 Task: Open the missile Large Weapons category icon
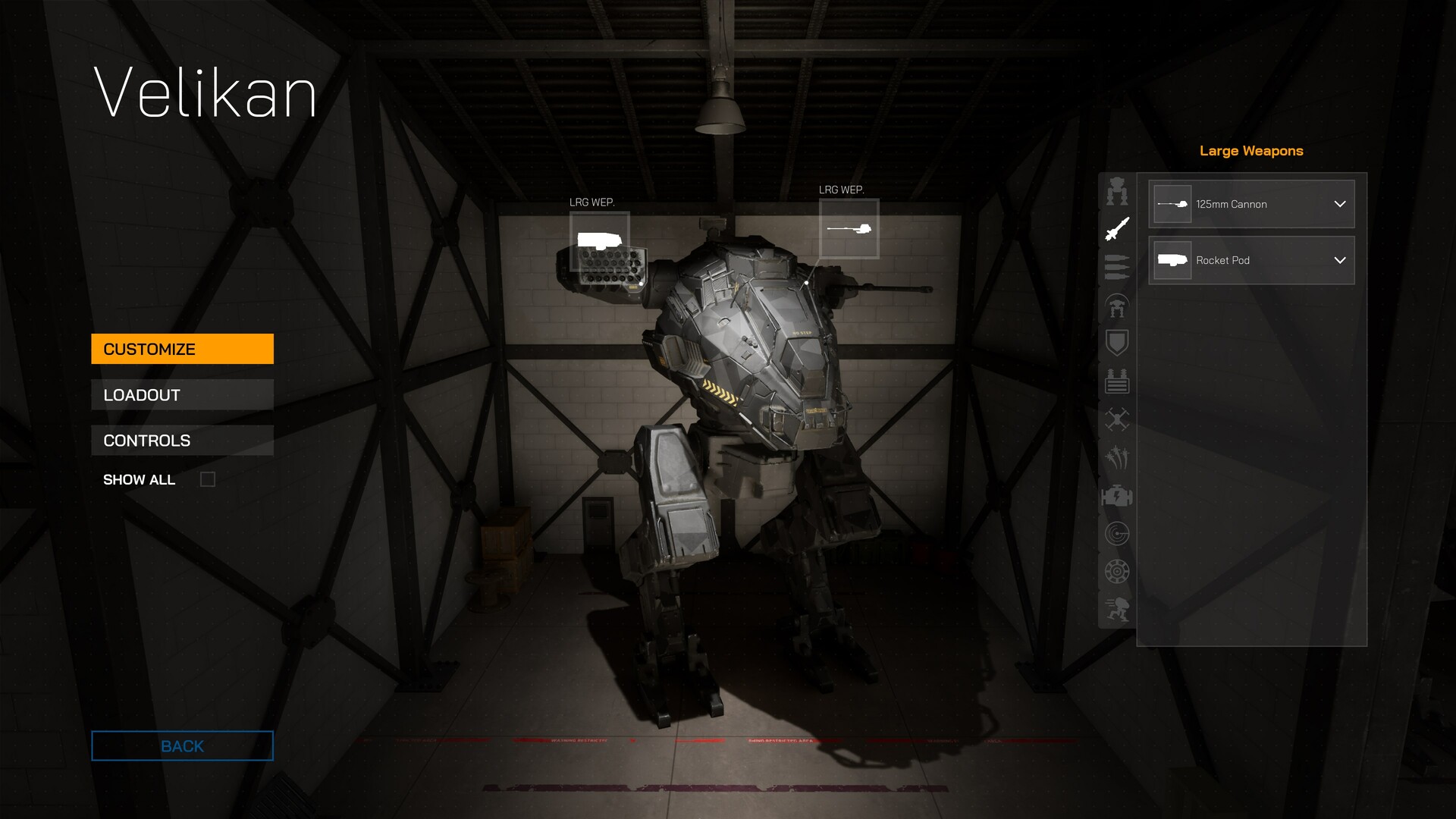coord(1116,229)
